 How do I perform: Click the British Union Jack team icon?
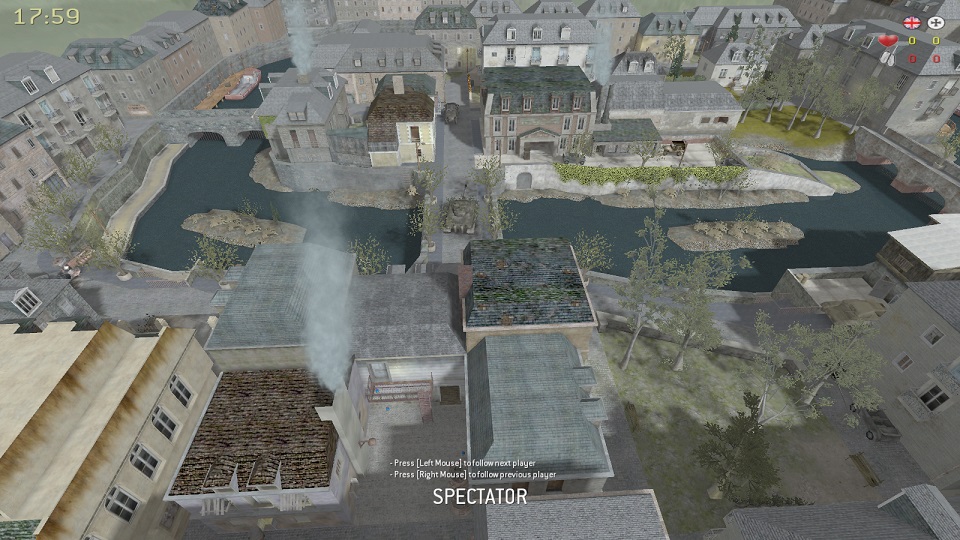click(x=911, y=22)
